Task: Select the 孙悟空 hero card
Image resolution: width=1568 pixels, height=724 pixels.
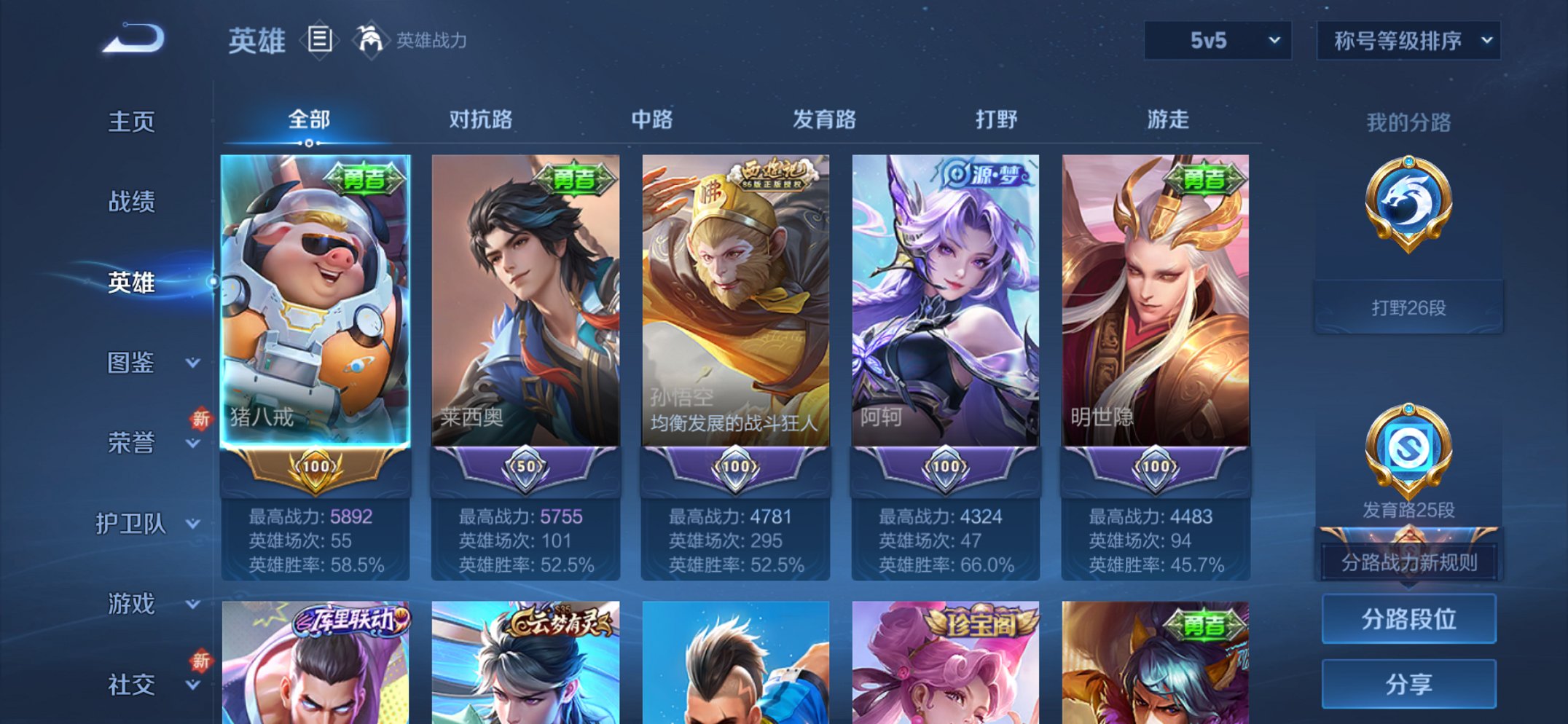Action: (x=737, y=306)
